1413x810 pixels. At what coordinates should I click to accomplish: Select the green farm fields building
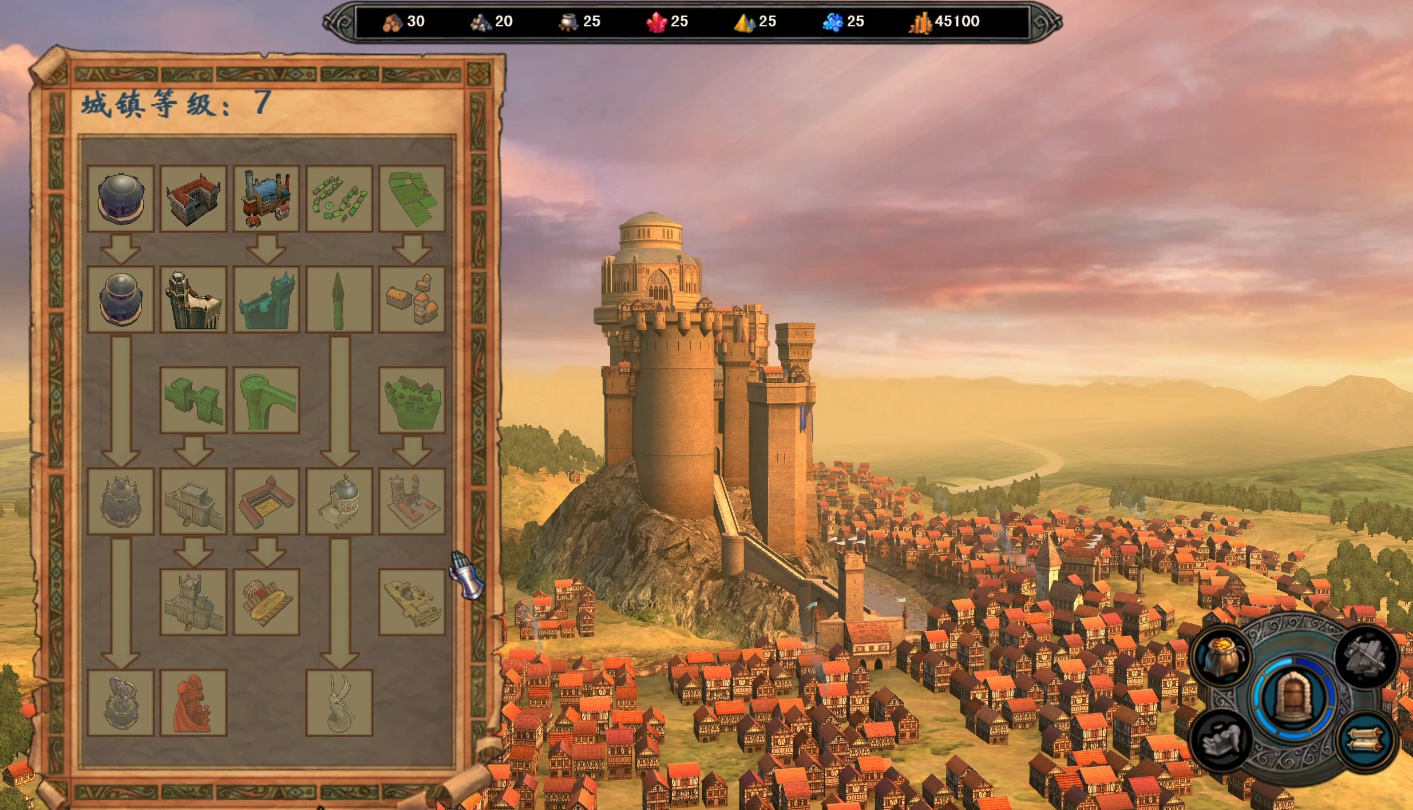[412, 199]
